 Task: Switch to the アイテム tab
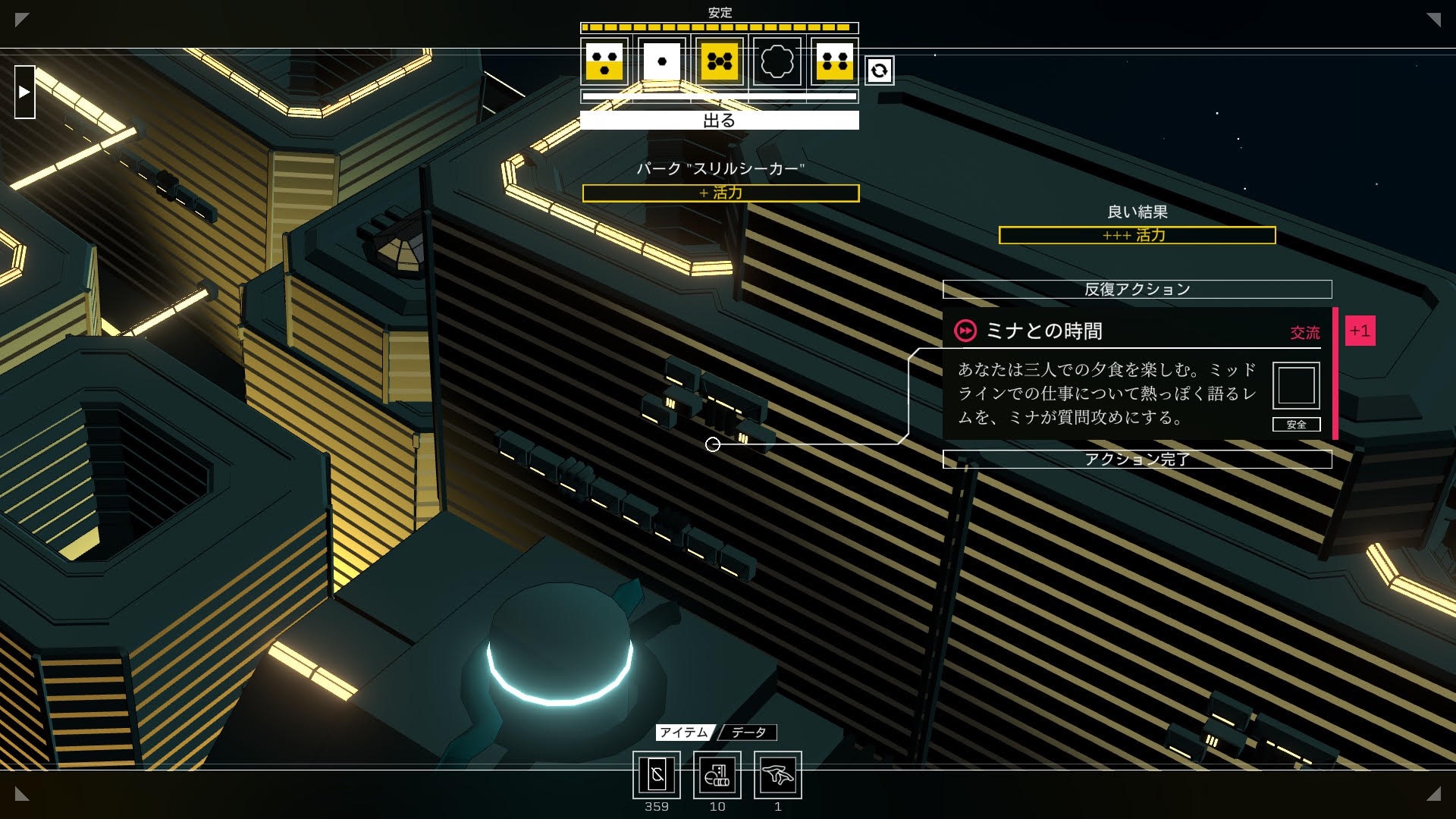pos(683,732)
